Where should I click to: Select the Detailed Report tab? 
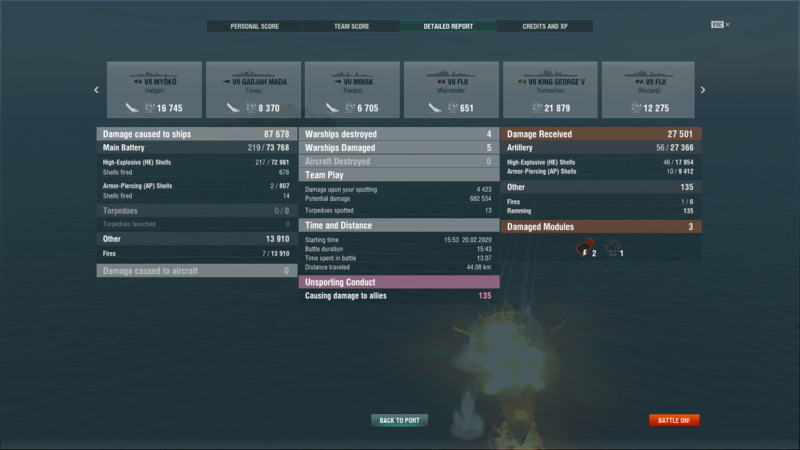[446, 26]
